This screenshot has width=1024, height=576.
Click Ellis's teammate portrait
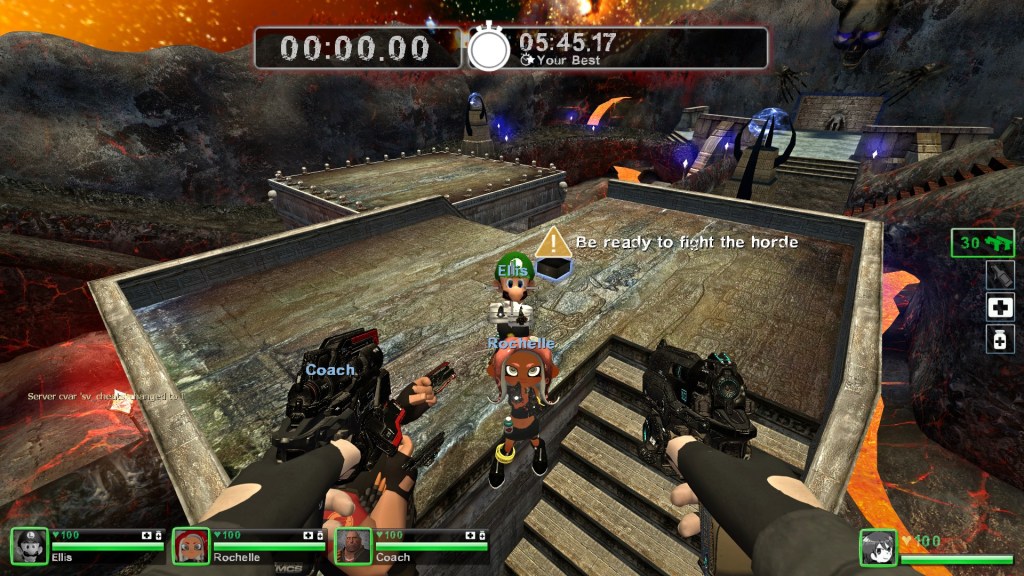pos(29,546)
